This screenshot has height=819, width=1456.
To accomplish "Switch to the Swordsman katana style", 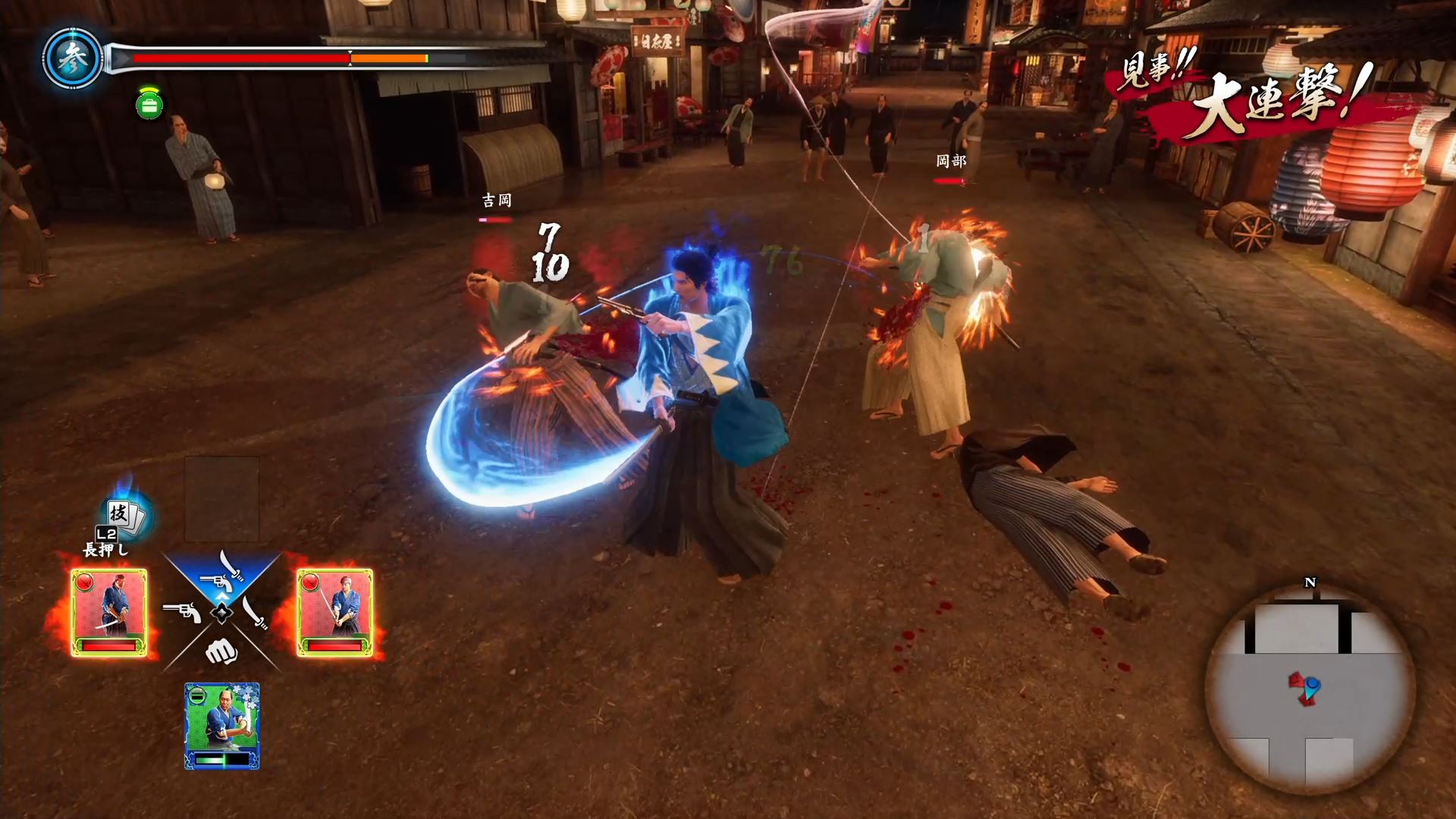I will pyautogui.click(x=256, y=612).
